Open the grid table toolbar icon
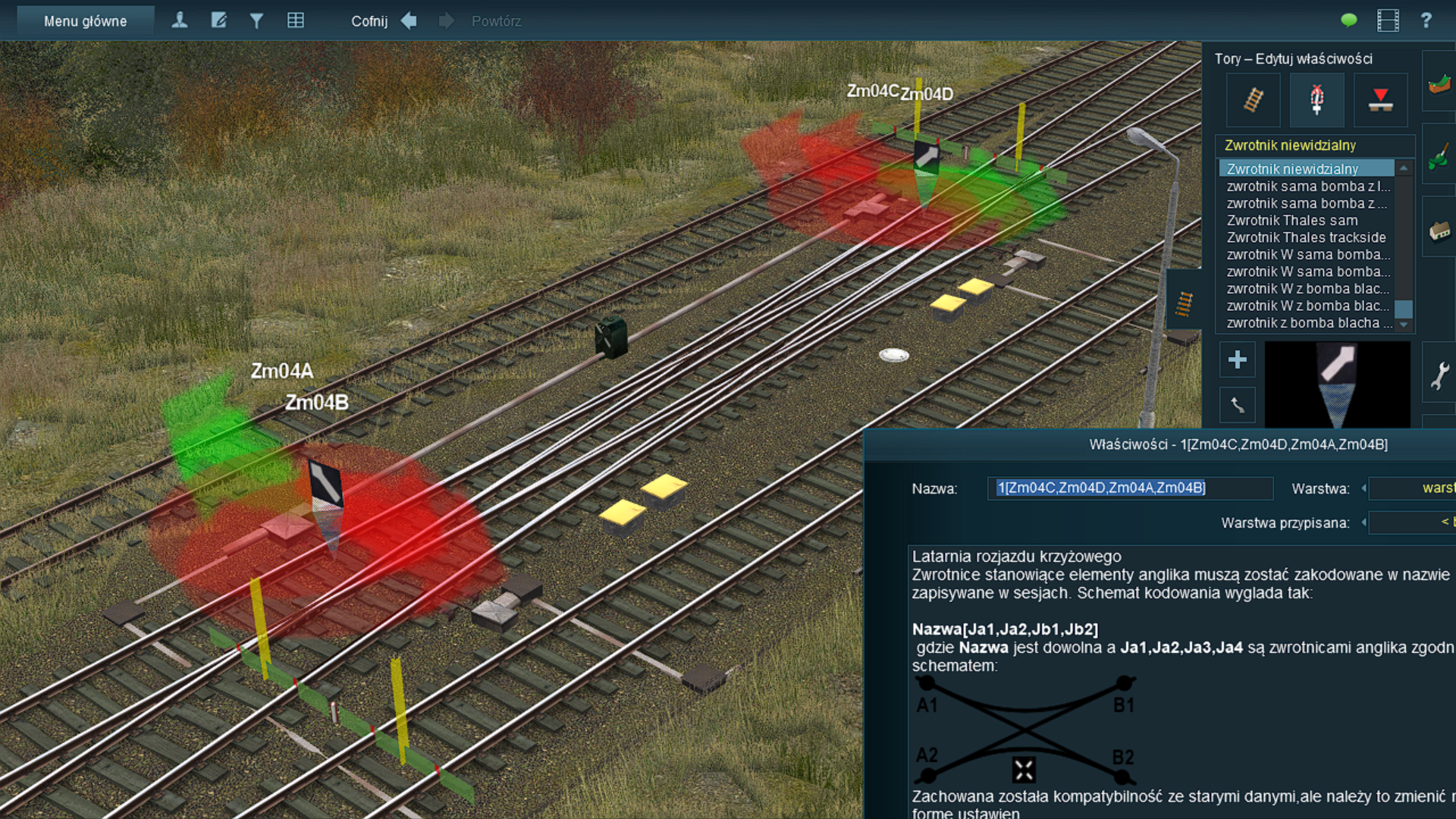This screenshot has width=1456, height=819. pyautogui.click(x=296, y=20)
